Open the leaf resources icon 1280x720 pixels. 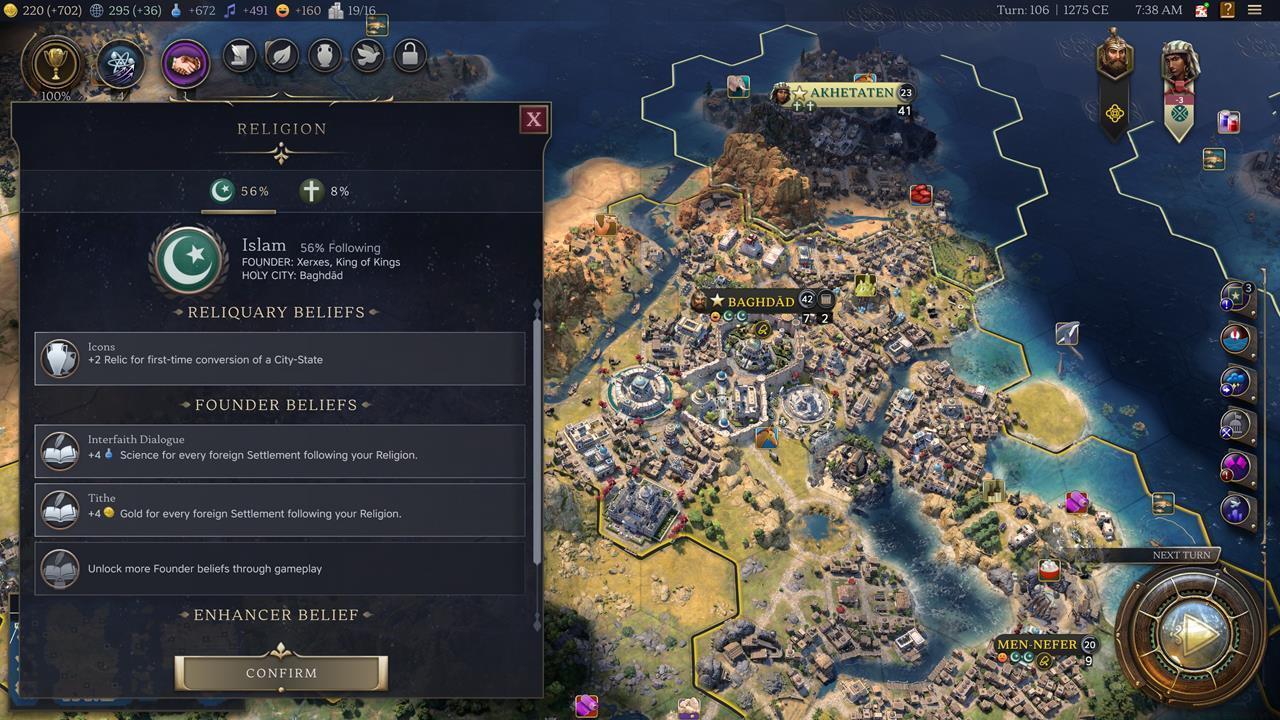[x=282, y=56]
